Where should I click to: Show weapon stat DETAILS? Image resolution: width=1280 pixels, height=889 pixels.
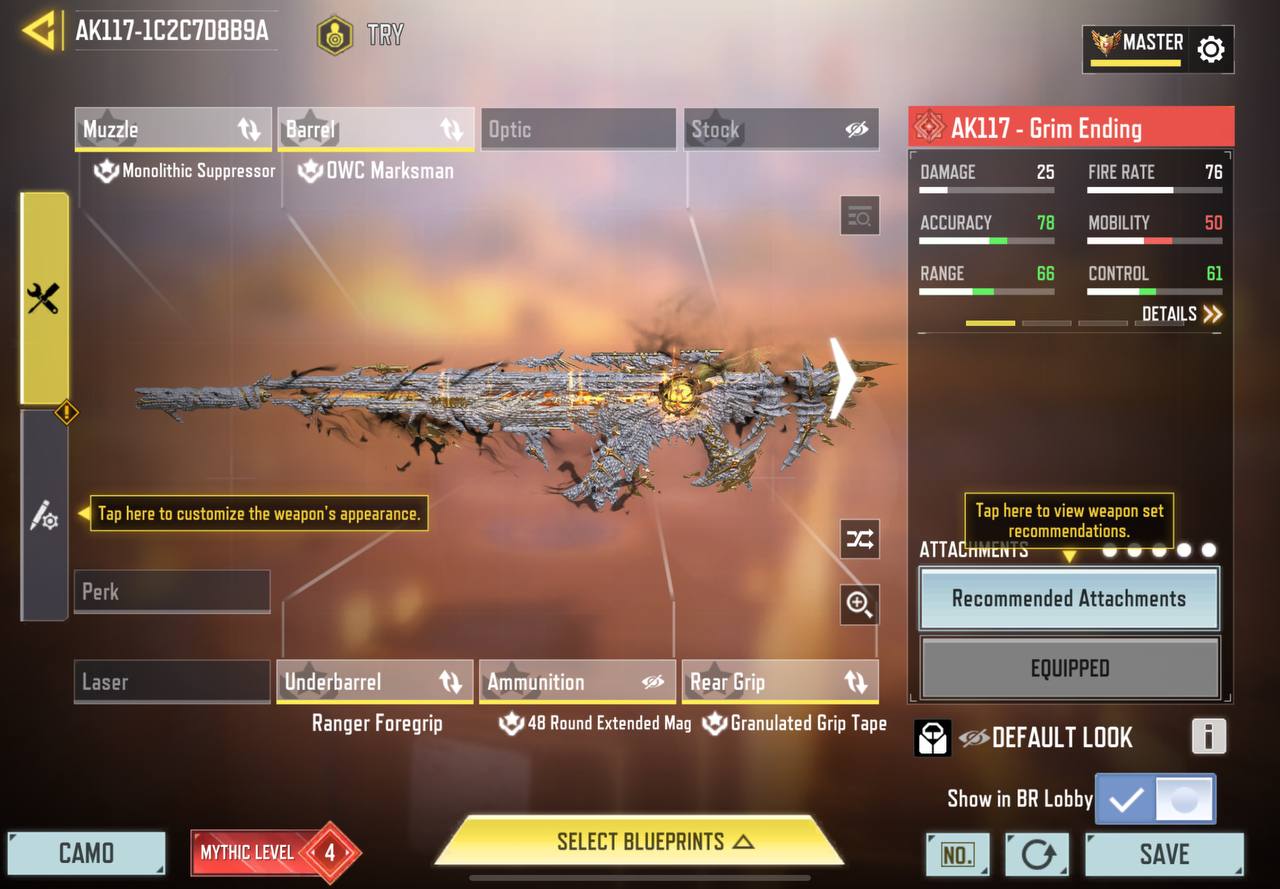[1182, 314]
